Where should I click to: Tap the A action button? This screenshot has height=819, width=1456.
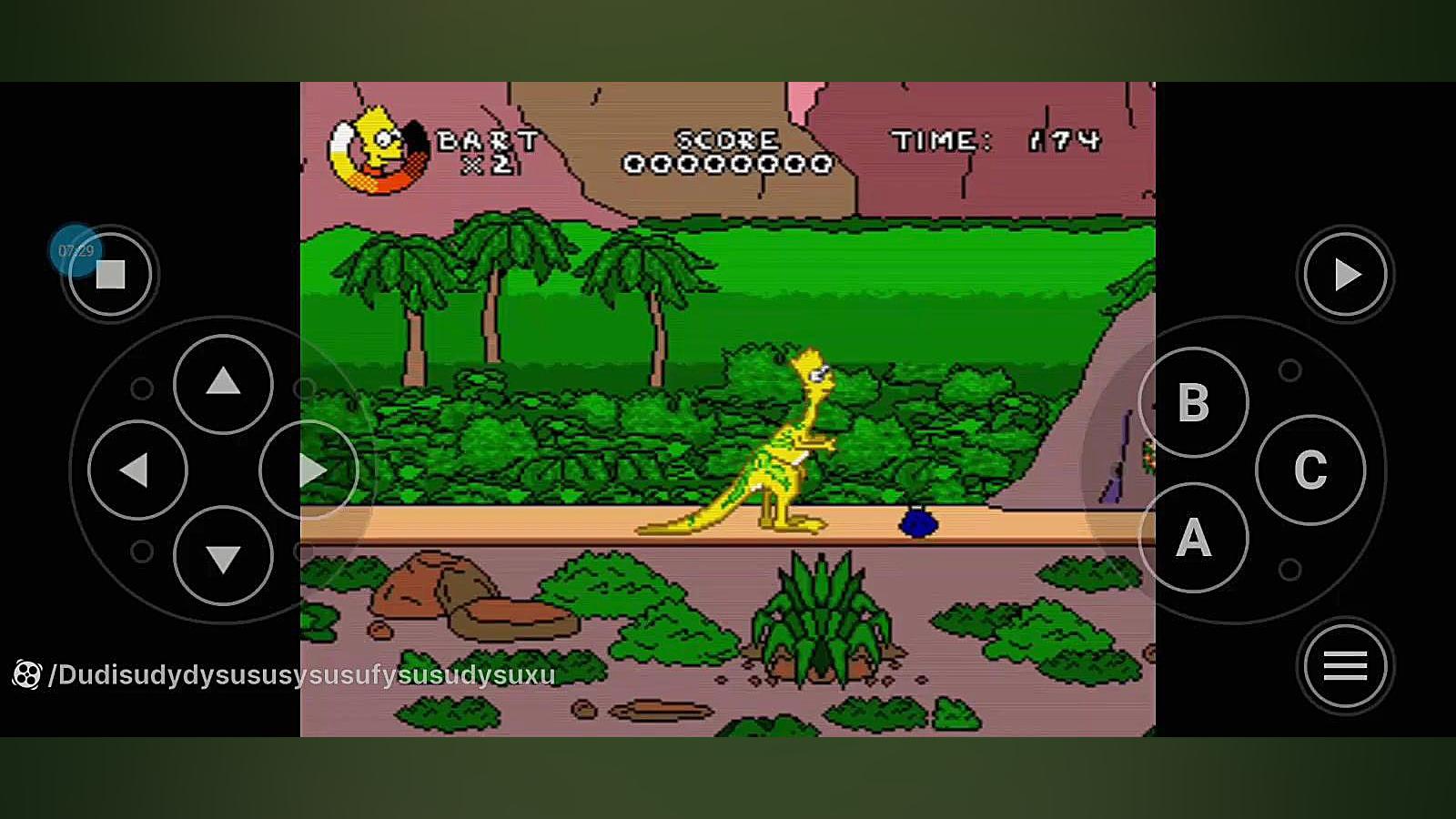(x=1193, y=538)
